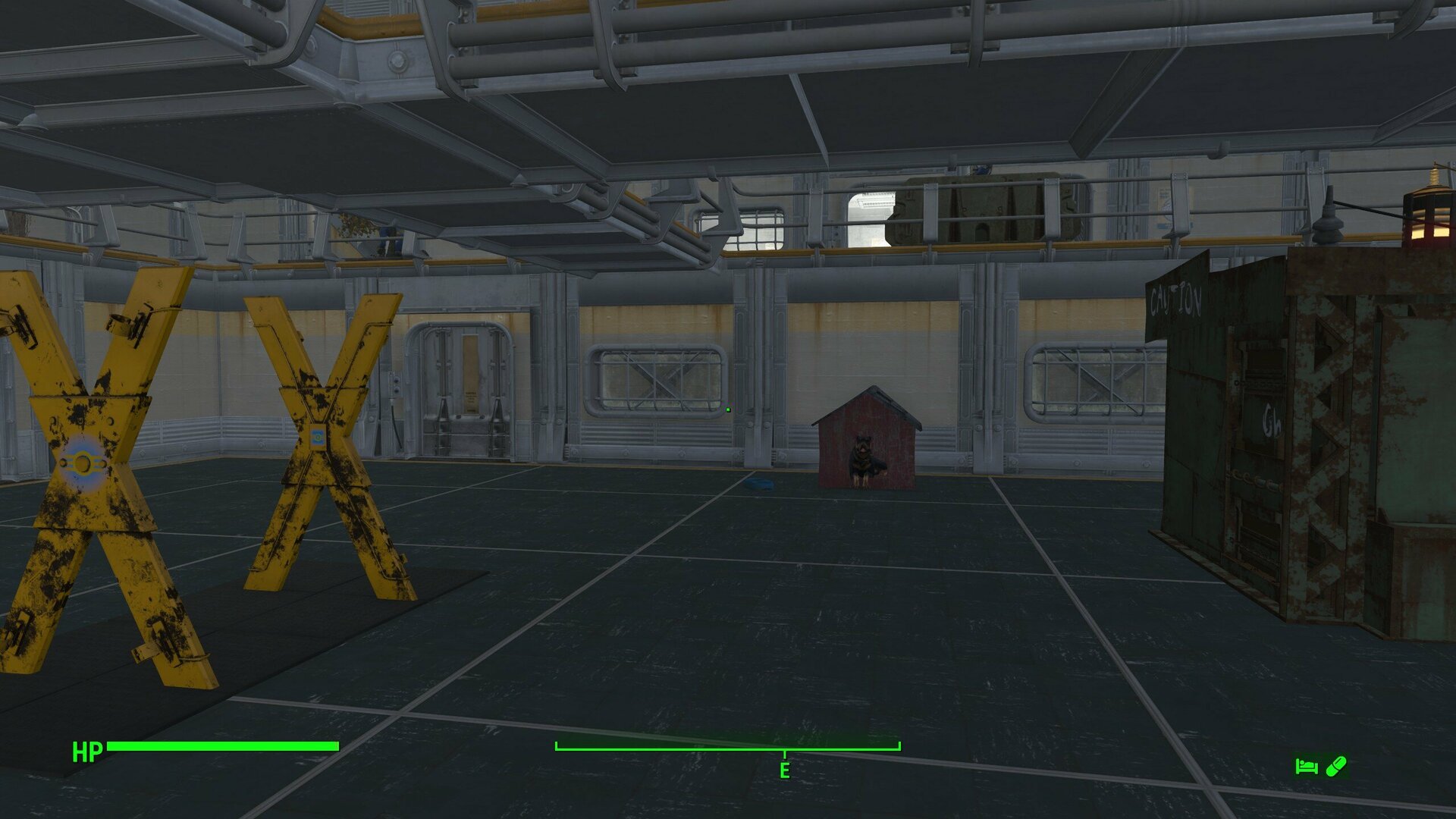Click the E marker on the compass
Screen dimensions: 1456x819
(784, 770)
